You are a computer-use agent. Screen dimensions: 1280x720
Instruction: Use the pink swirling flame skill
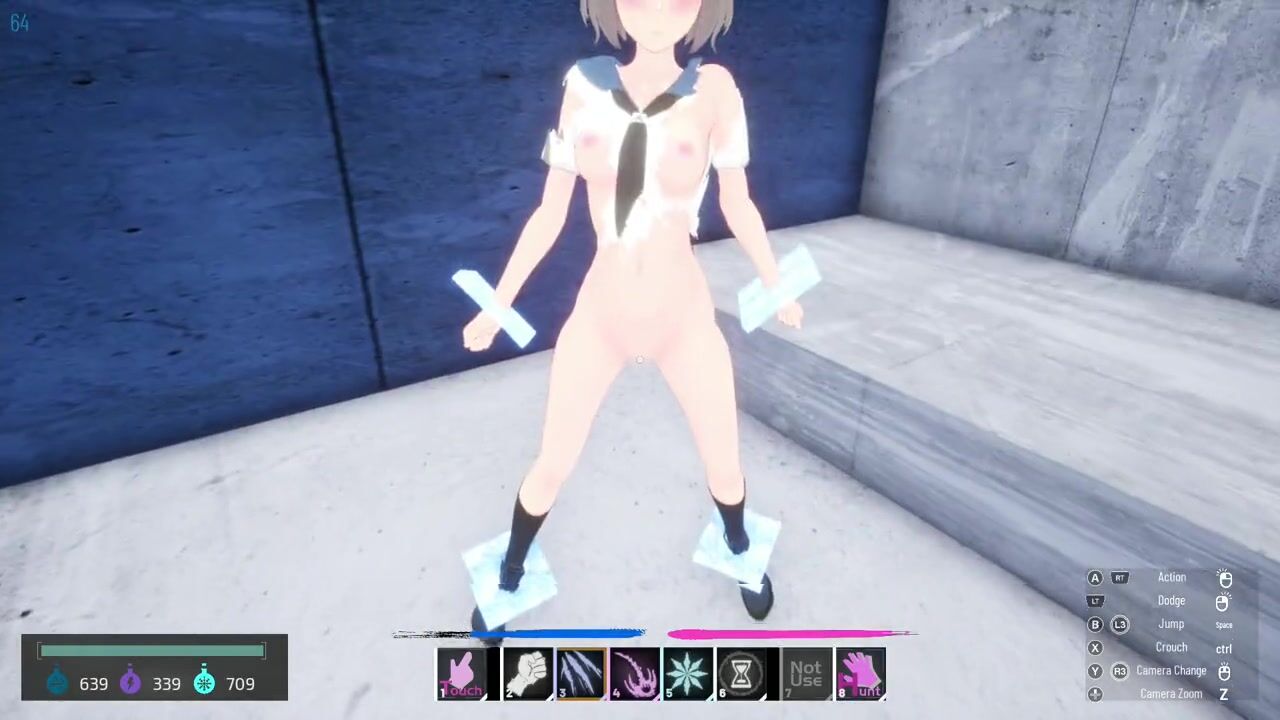click(635, 673)
